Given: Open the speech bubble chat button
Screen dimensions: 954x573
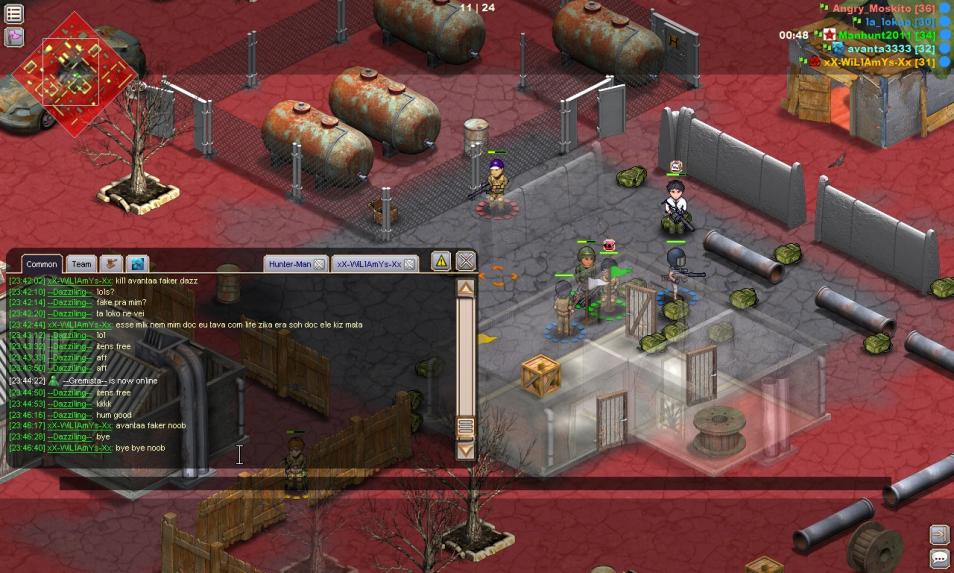Looking at the screenshot, I should point(939,559).
